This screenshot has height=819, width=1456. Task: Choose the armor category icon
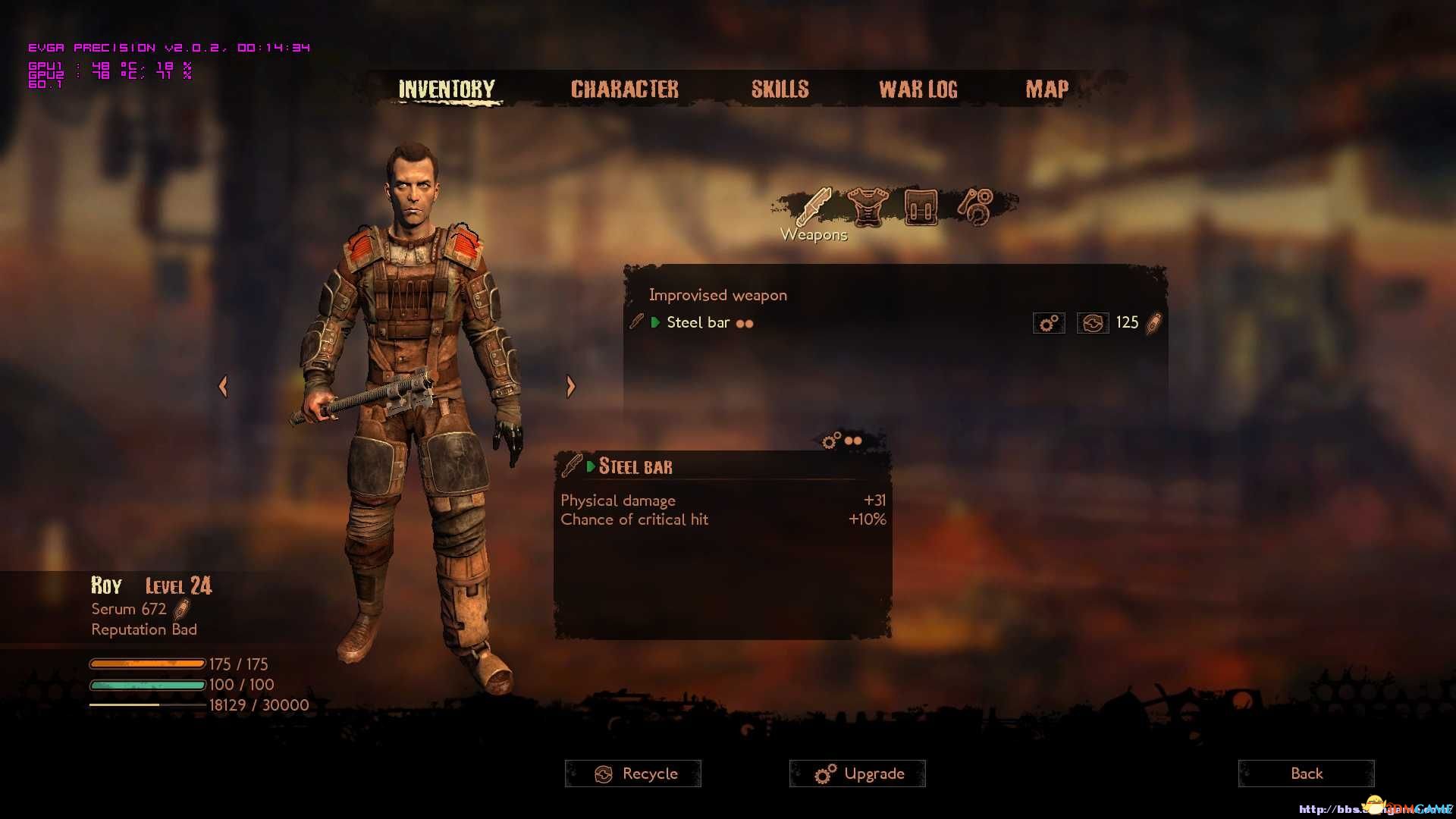(867, 206)
